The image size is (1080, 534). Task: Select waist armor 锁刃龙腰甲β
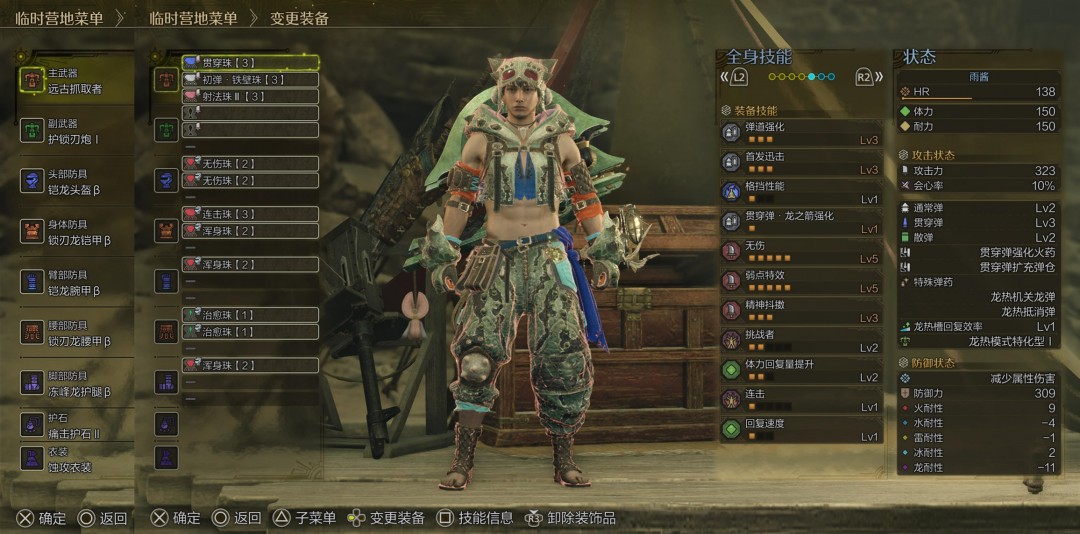click(75, 333)
